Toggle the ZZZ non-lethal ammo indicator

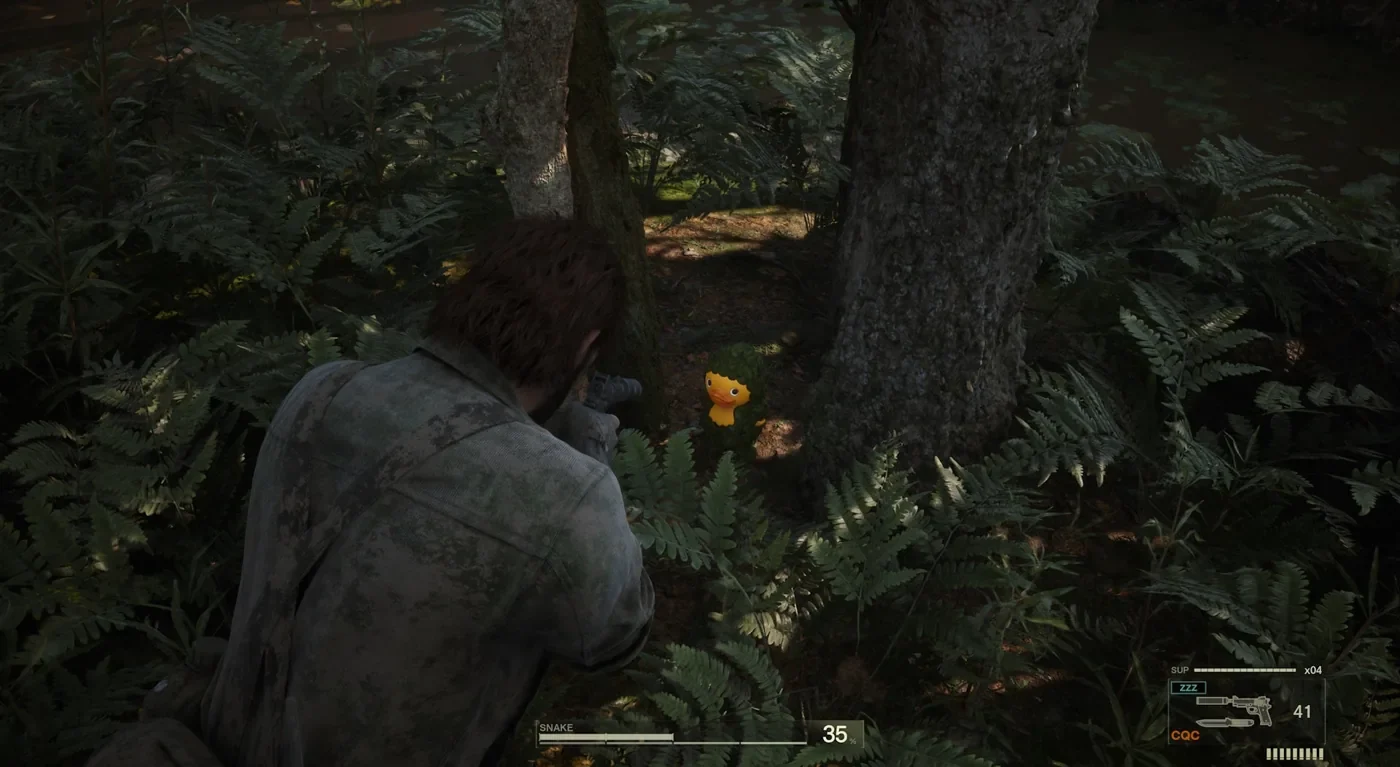[1188, 686]
